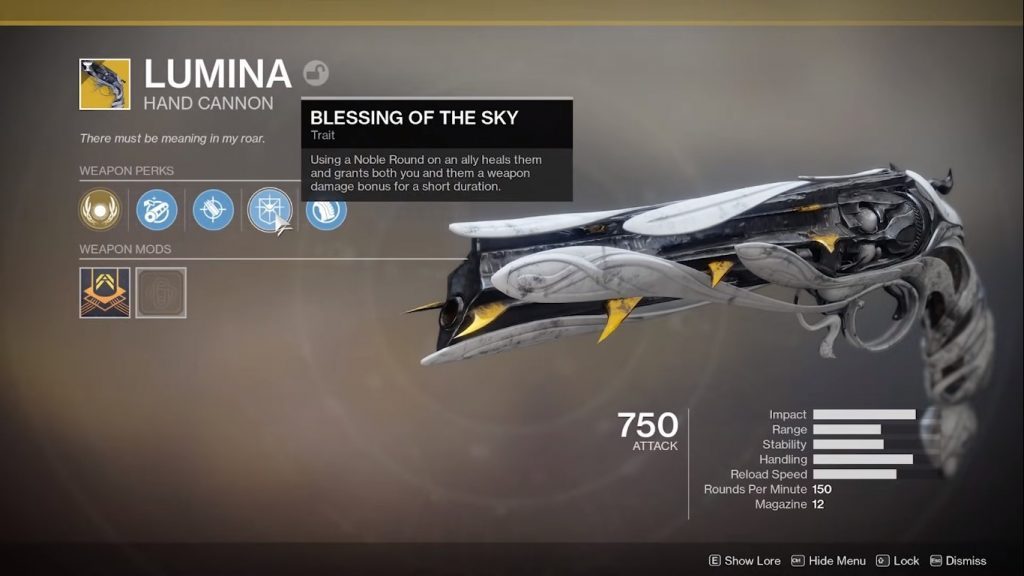1024x576 pixels.
Task: Click the barrel perk icon
Action: [157, 210]
